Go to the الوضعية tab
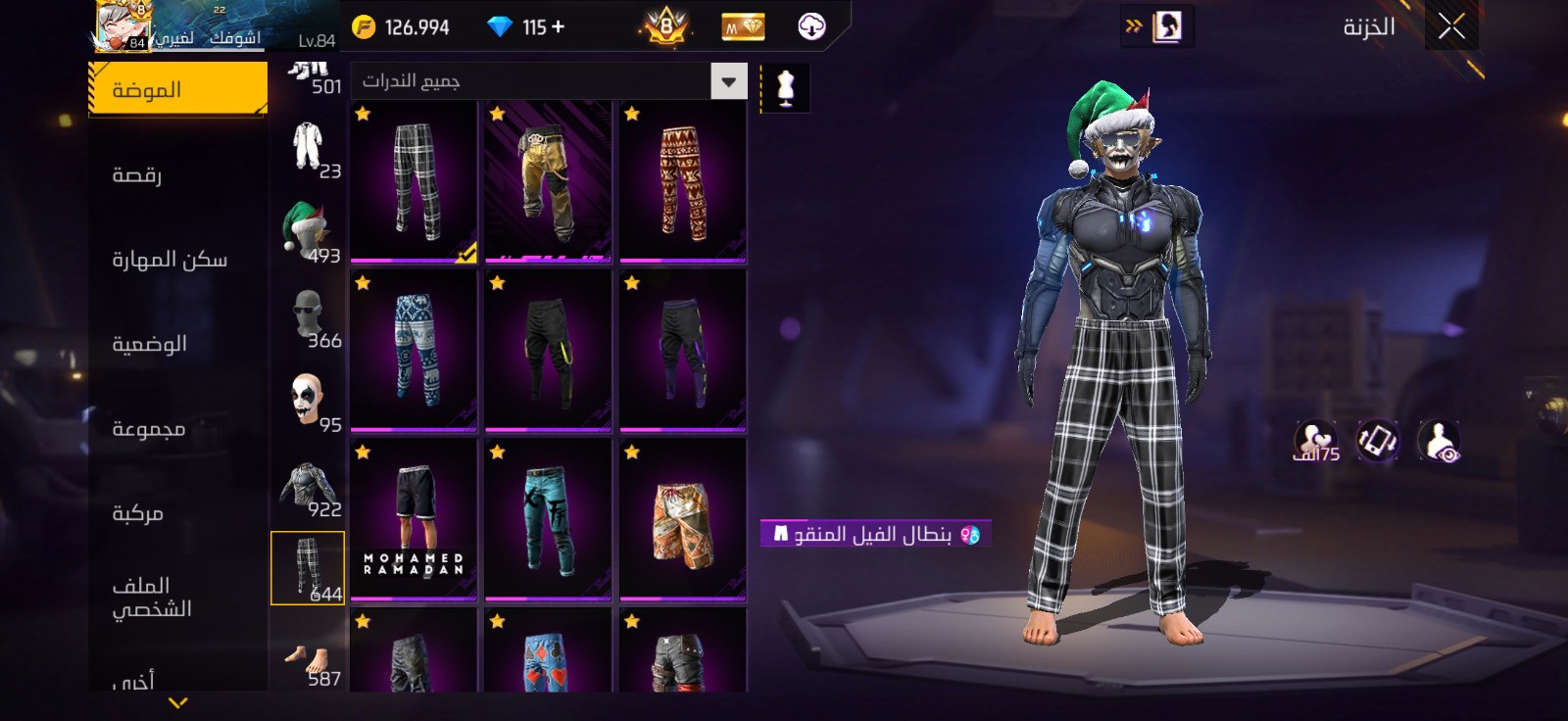This screenshot has width=1568, height=721. click(149, 344)
